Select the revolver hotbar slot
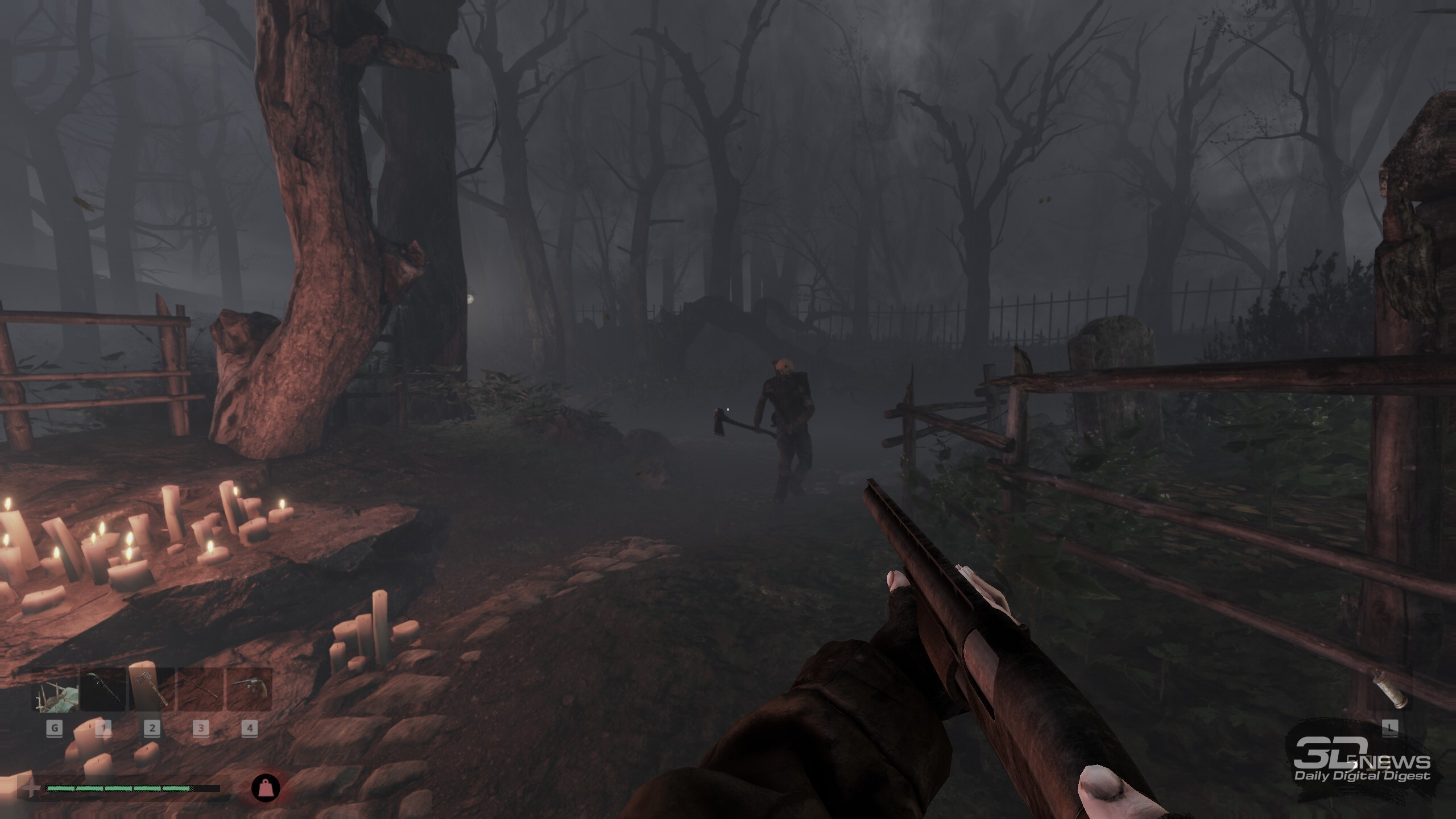 click(249, 690)
